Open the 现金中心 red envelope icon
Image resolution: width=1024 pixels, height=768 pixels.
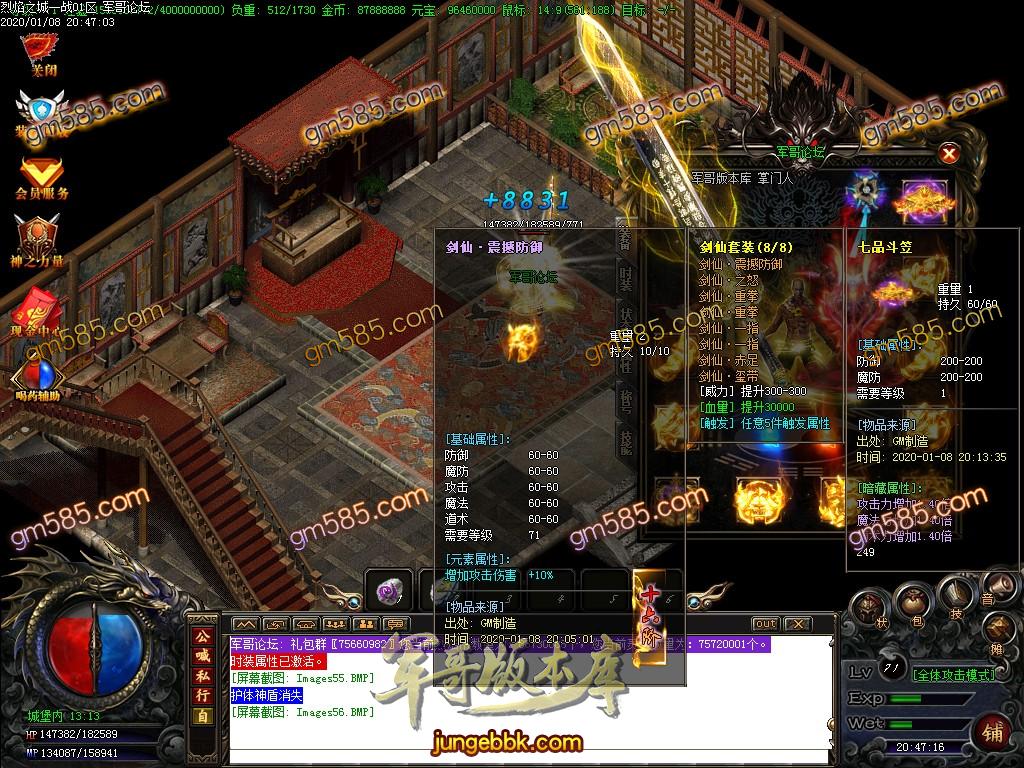[40, 306]
